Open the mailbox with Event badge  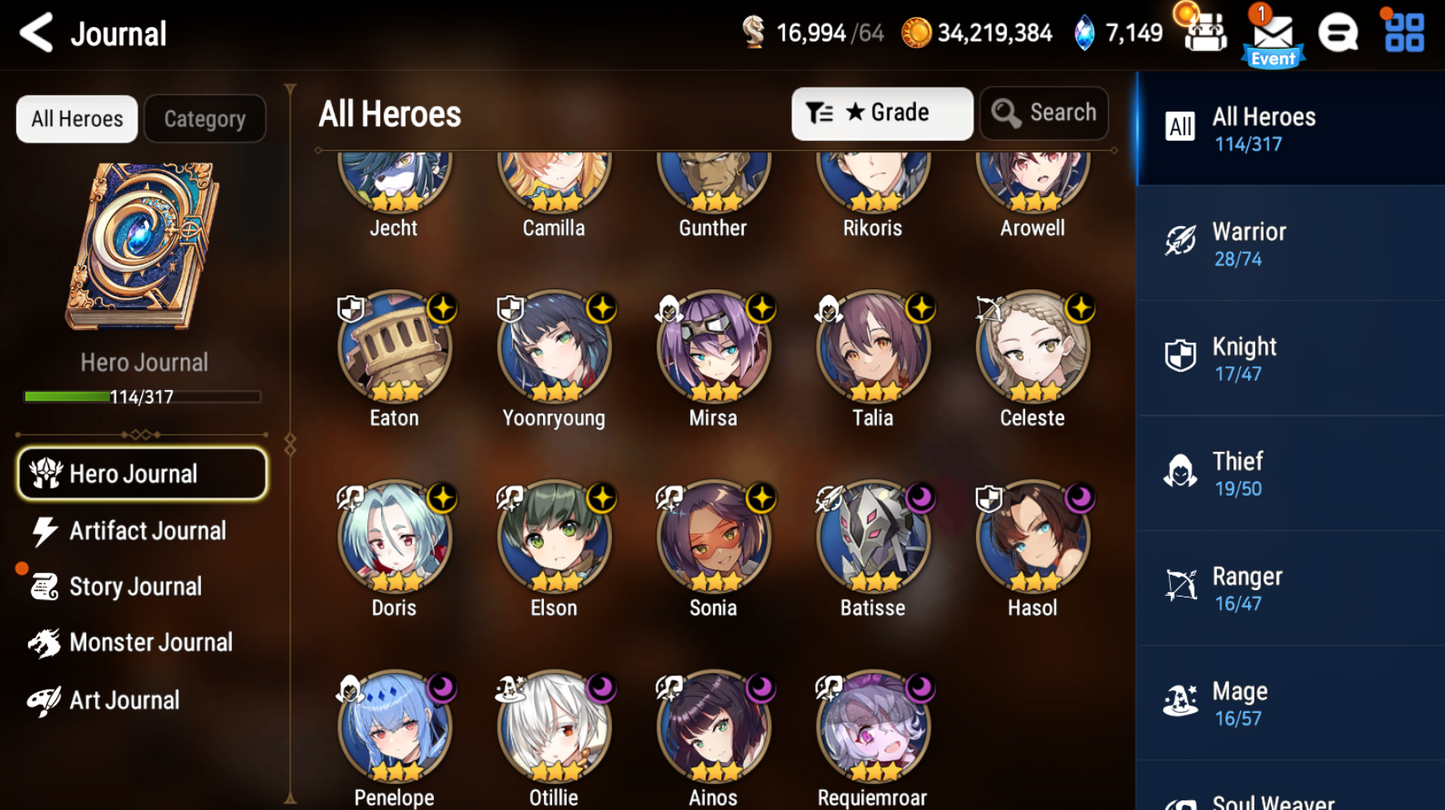coord(1273,35)
